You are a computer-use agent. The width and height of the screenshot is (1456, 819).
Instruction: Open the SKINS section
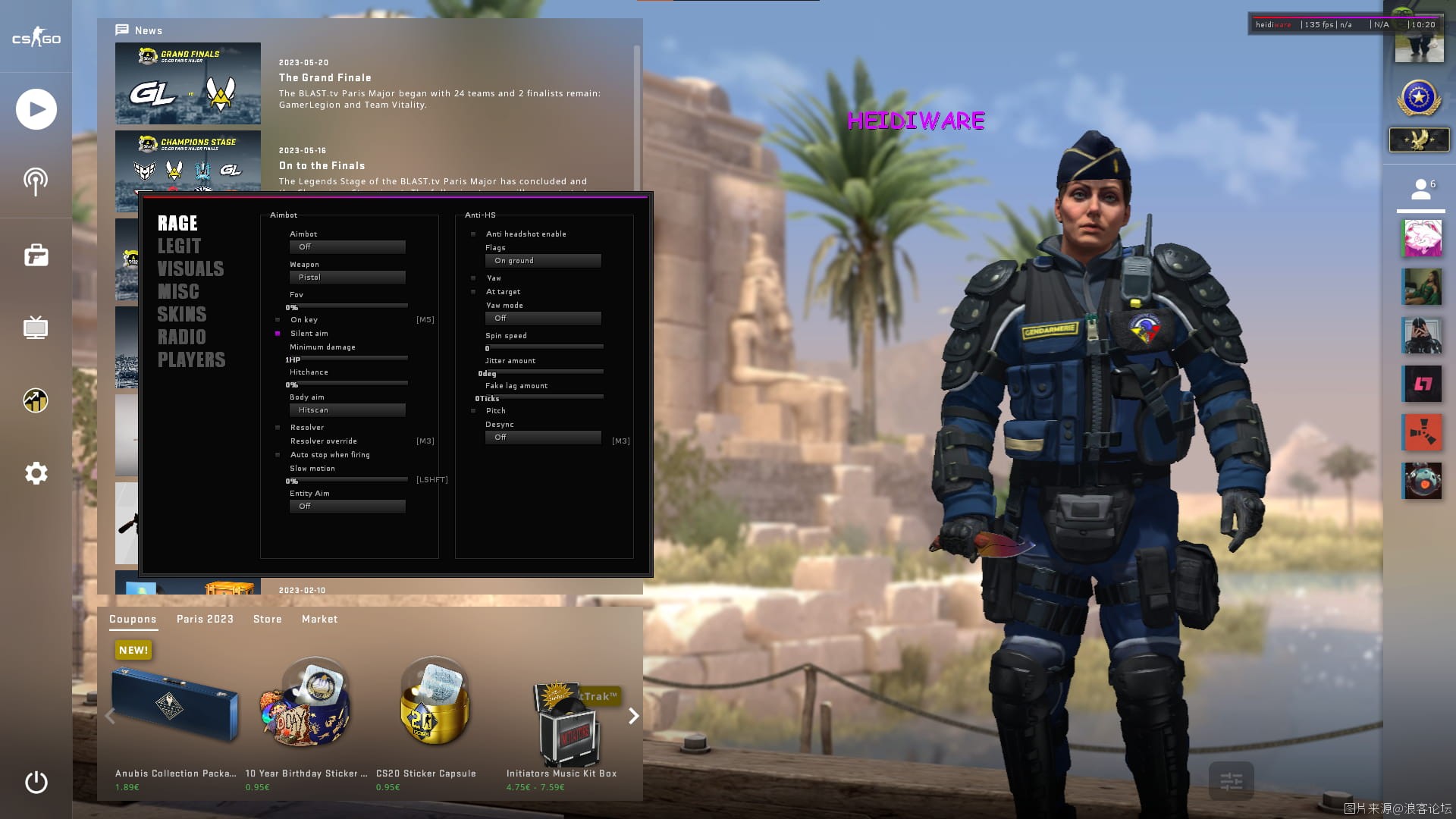[181, 315]
